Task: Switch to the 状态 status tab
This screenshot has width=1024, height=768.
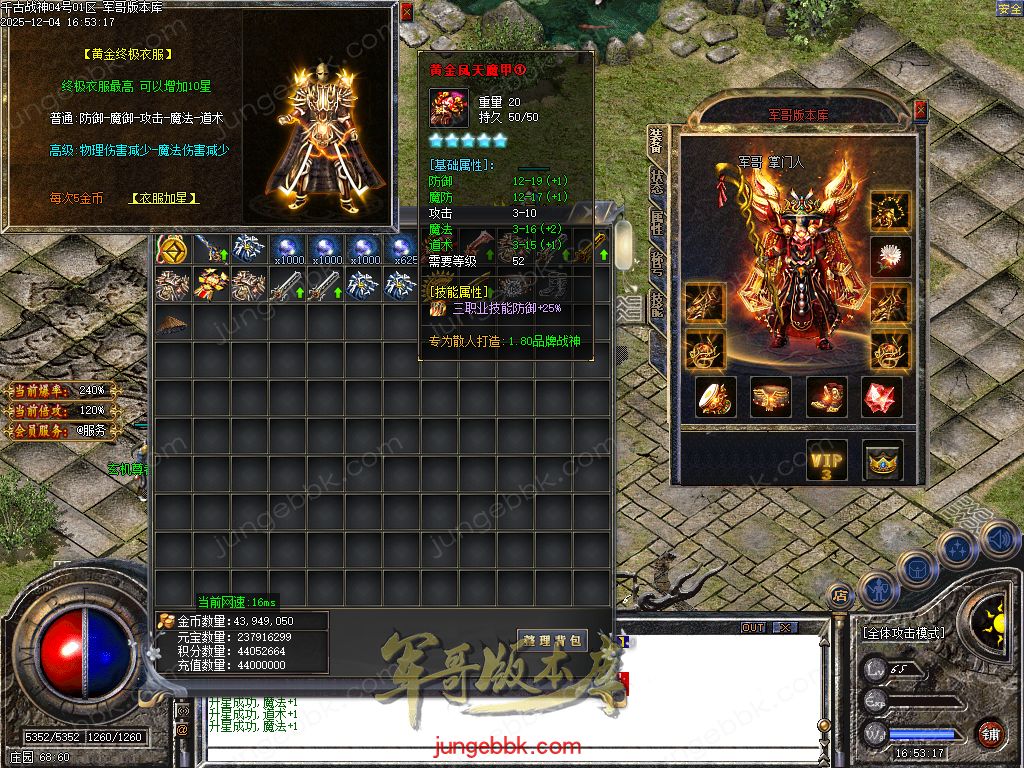Action: pos(657,180)
